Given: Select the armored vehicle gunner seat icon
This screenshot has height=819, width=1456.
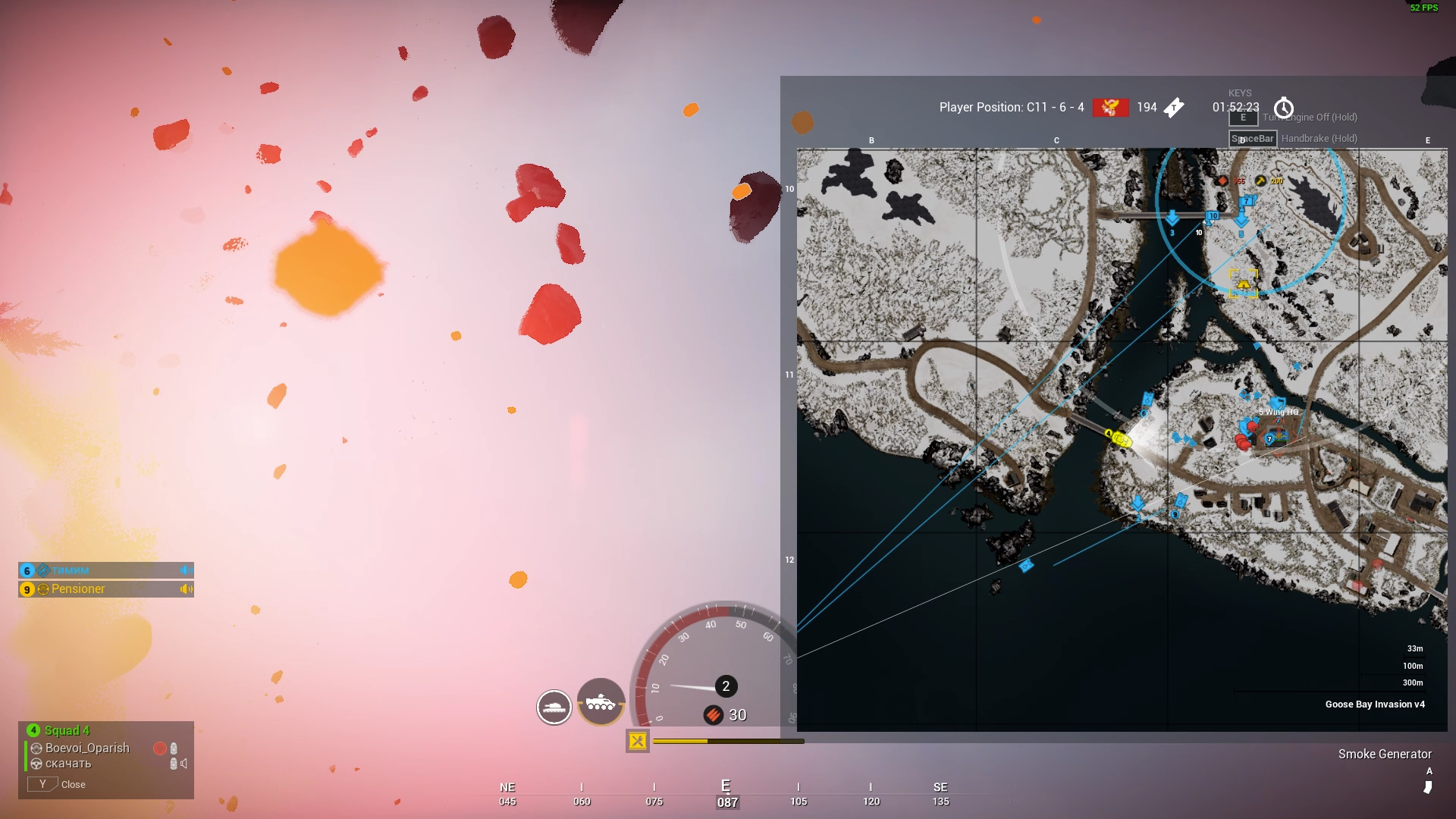Looking at the screenshot, I should click(601, 702).
